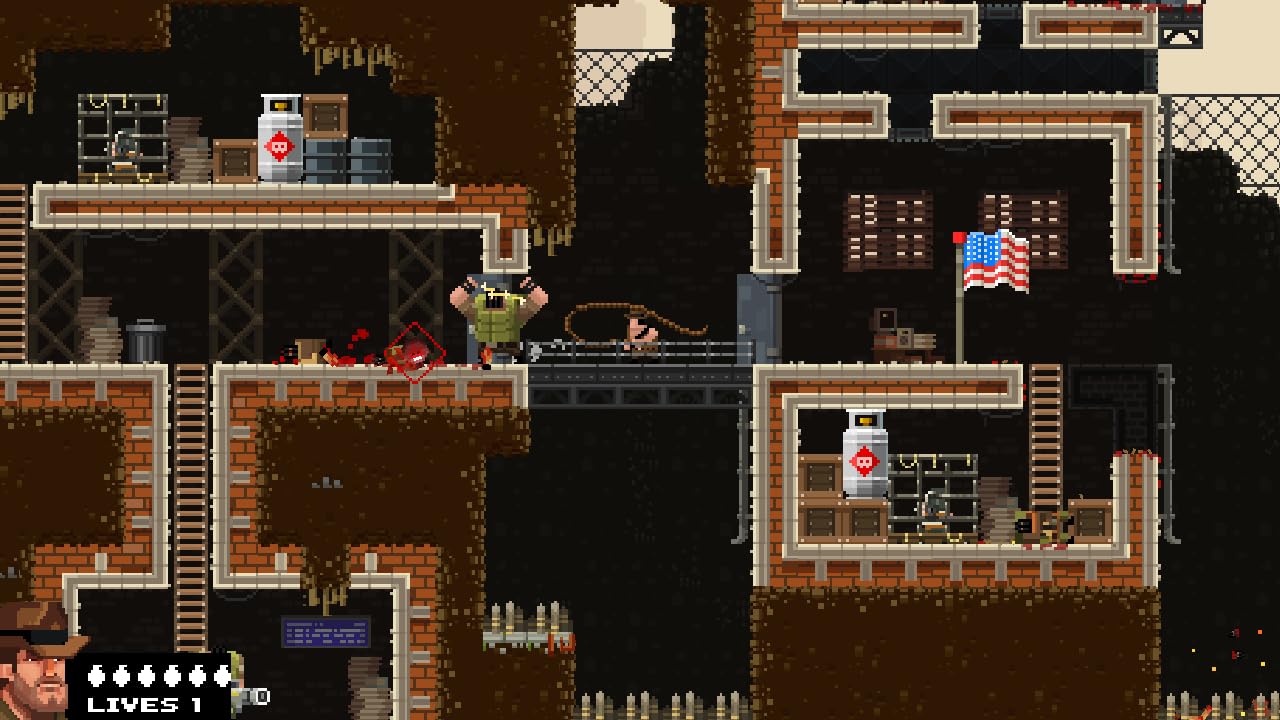Viewport: 1280px width, 720px height.
Task: Select the whip-swinging bro character
Action: [497, 315]
